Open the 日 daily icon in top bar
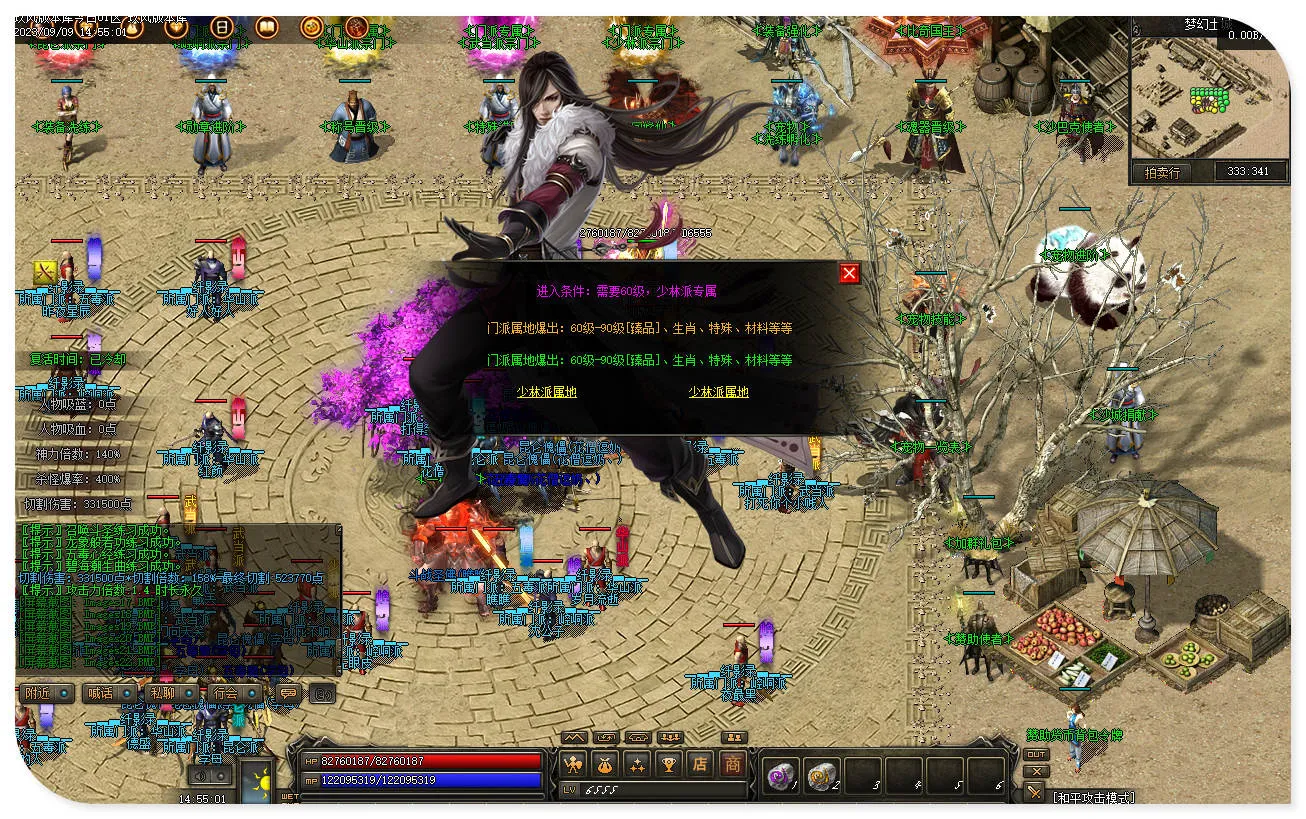1306x819 pixels. click(222, 27)
